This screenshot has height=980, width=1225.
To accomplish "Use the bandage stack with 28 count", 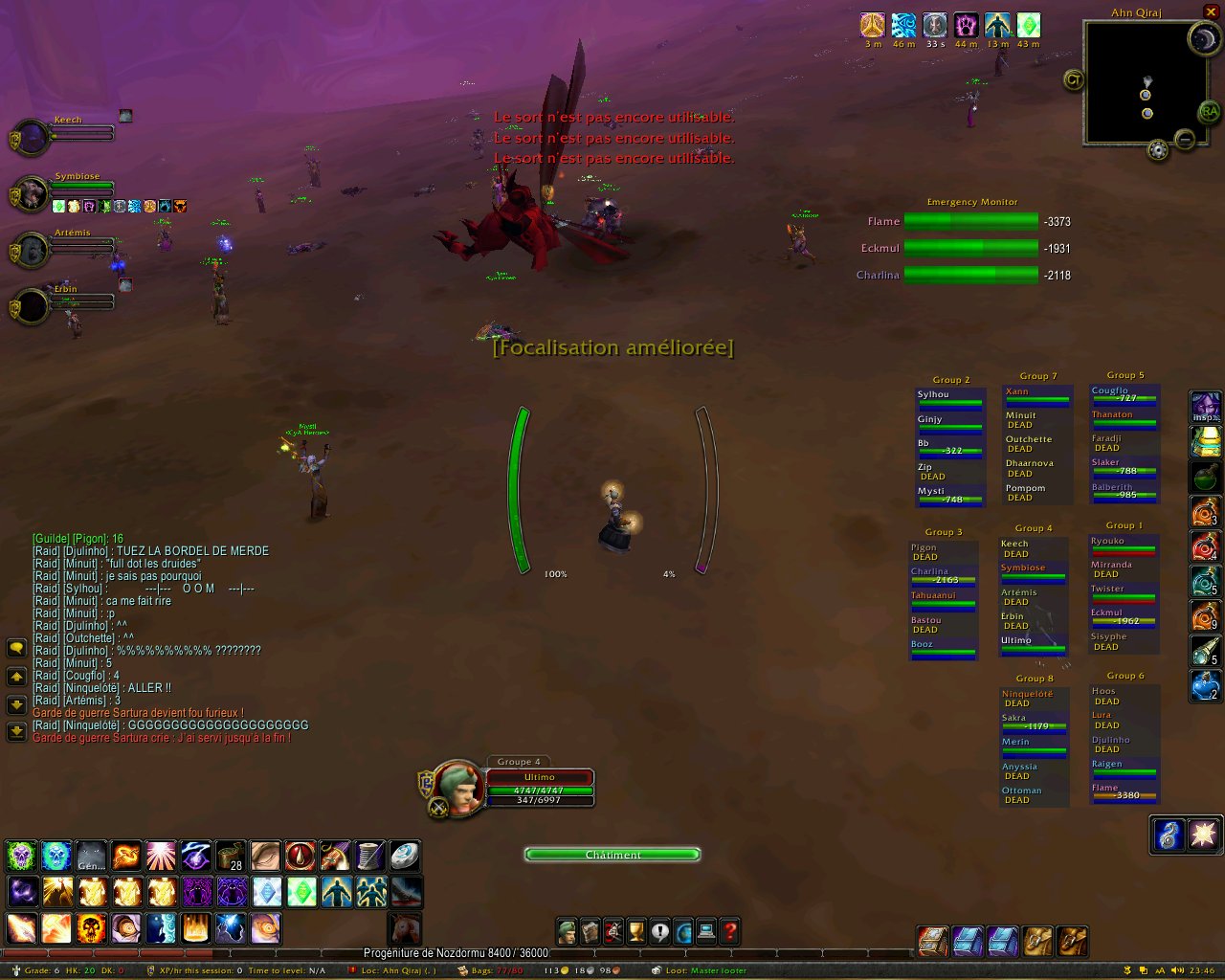I will [x=231, y=856].
